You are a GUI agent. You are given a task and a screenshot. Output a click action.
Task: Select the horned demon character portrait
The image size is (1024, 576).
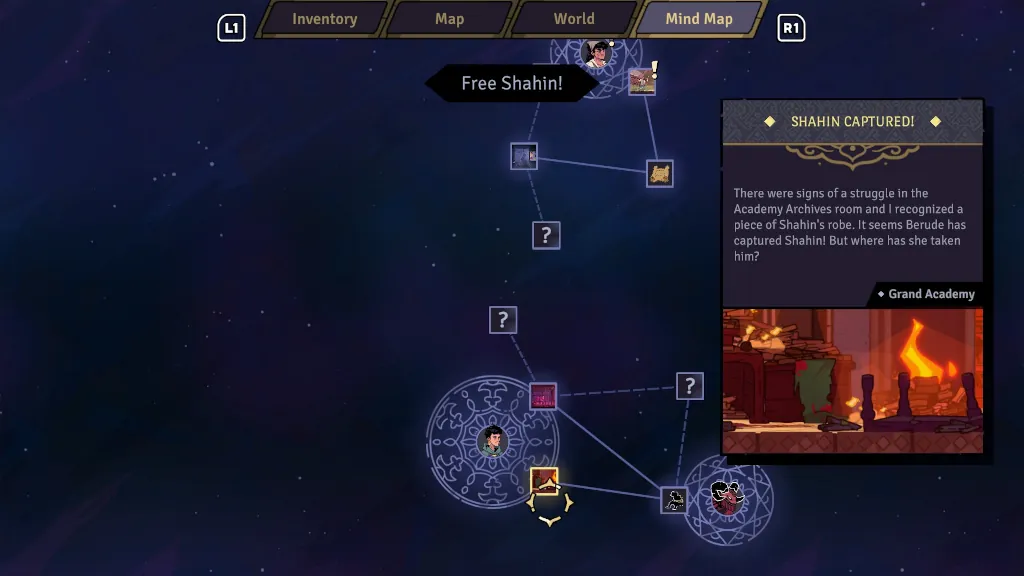click(727, 497)
